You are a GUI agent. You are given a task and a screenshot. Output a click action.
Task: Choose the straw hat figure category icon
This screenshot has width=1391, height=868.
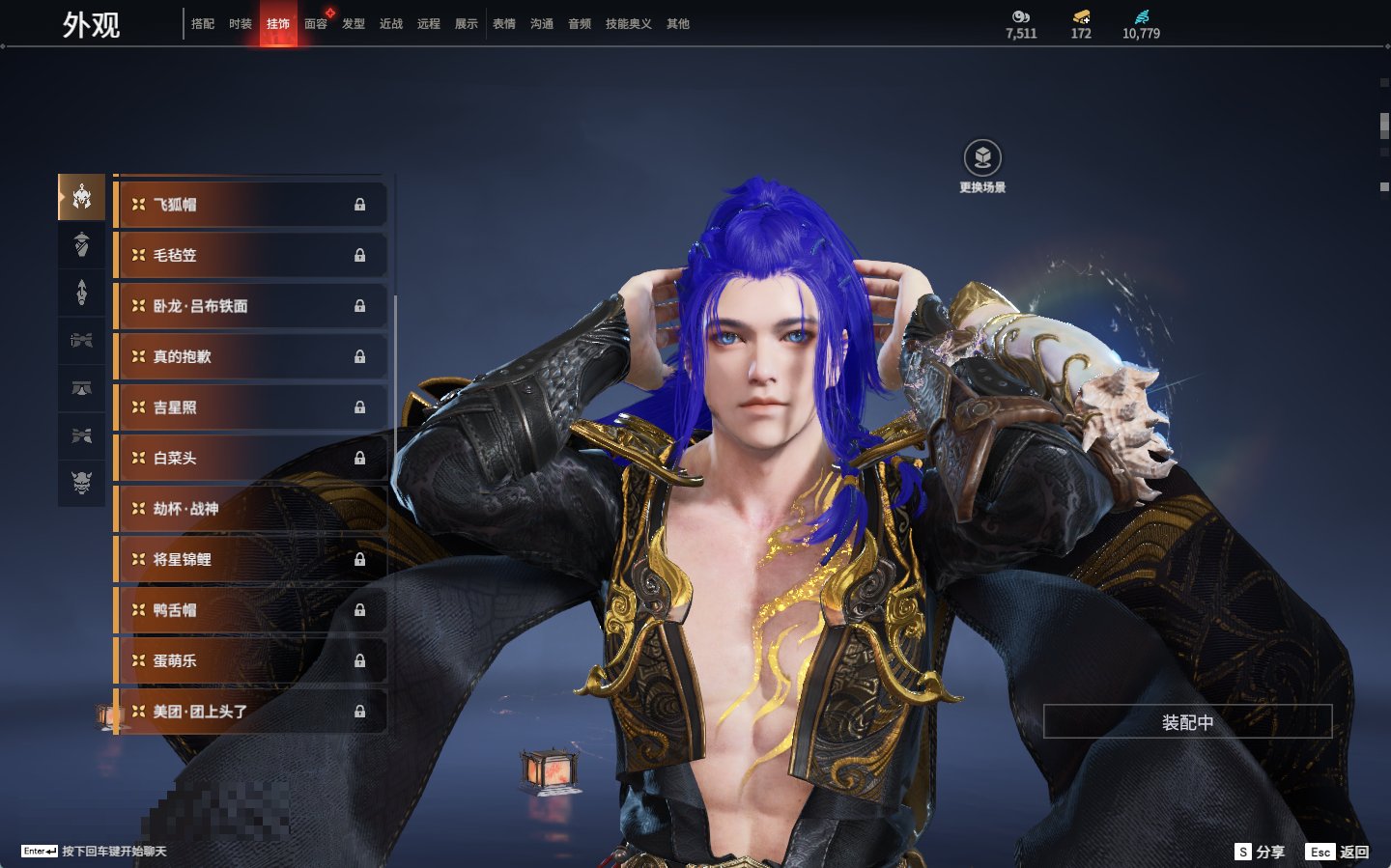82,244
